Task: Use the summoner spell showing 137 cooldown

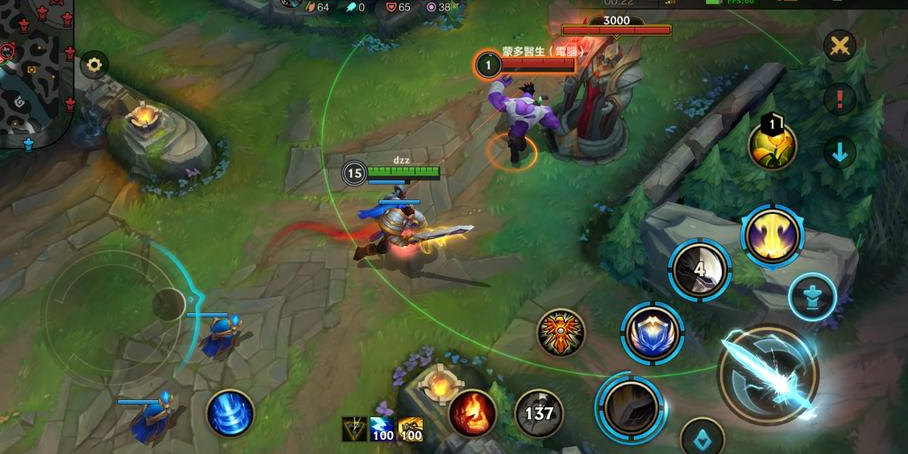Action: [x=538, y=412]
